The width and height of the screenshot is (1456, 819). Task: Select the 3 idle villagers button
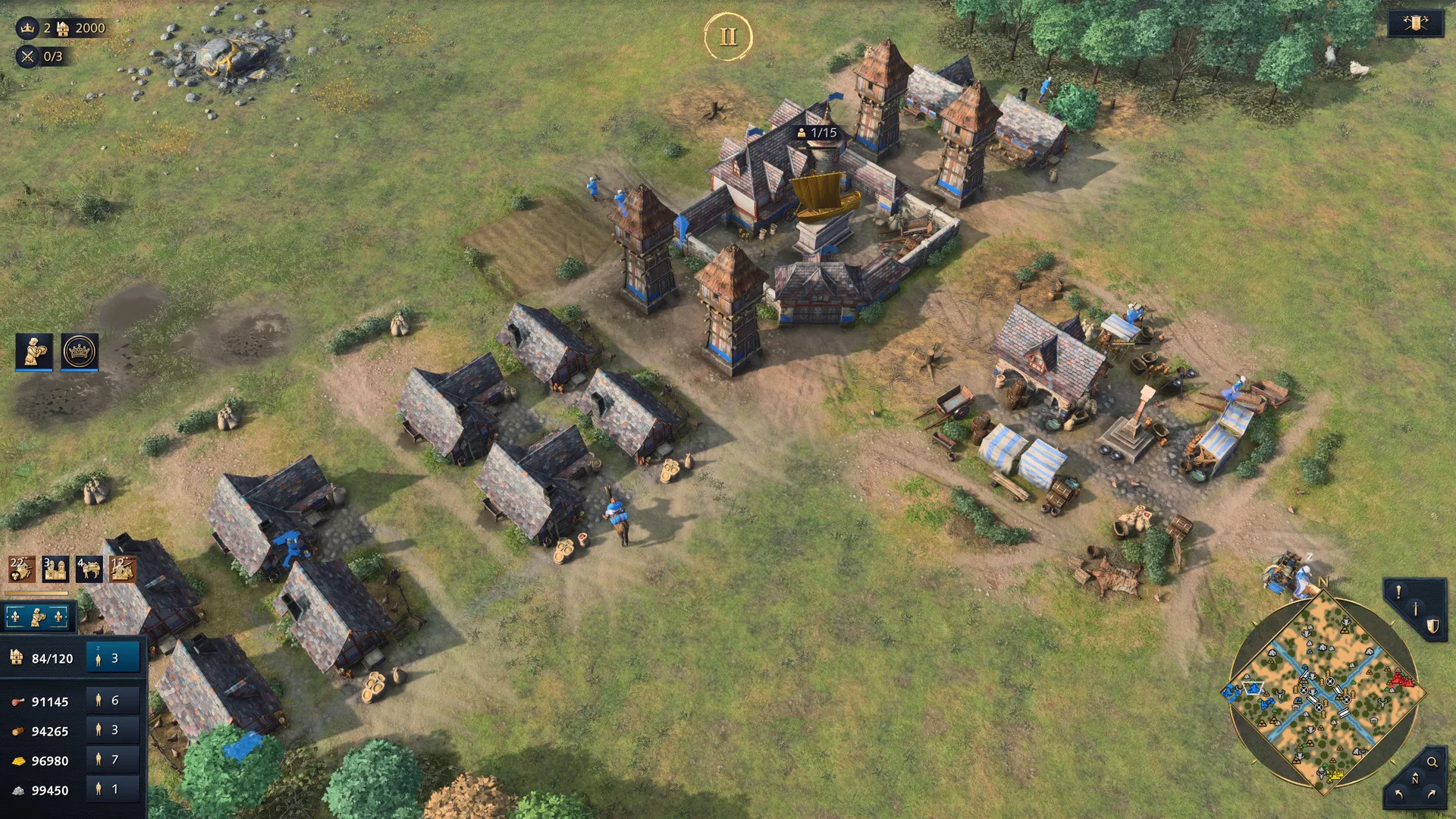(x=113, y=658)
